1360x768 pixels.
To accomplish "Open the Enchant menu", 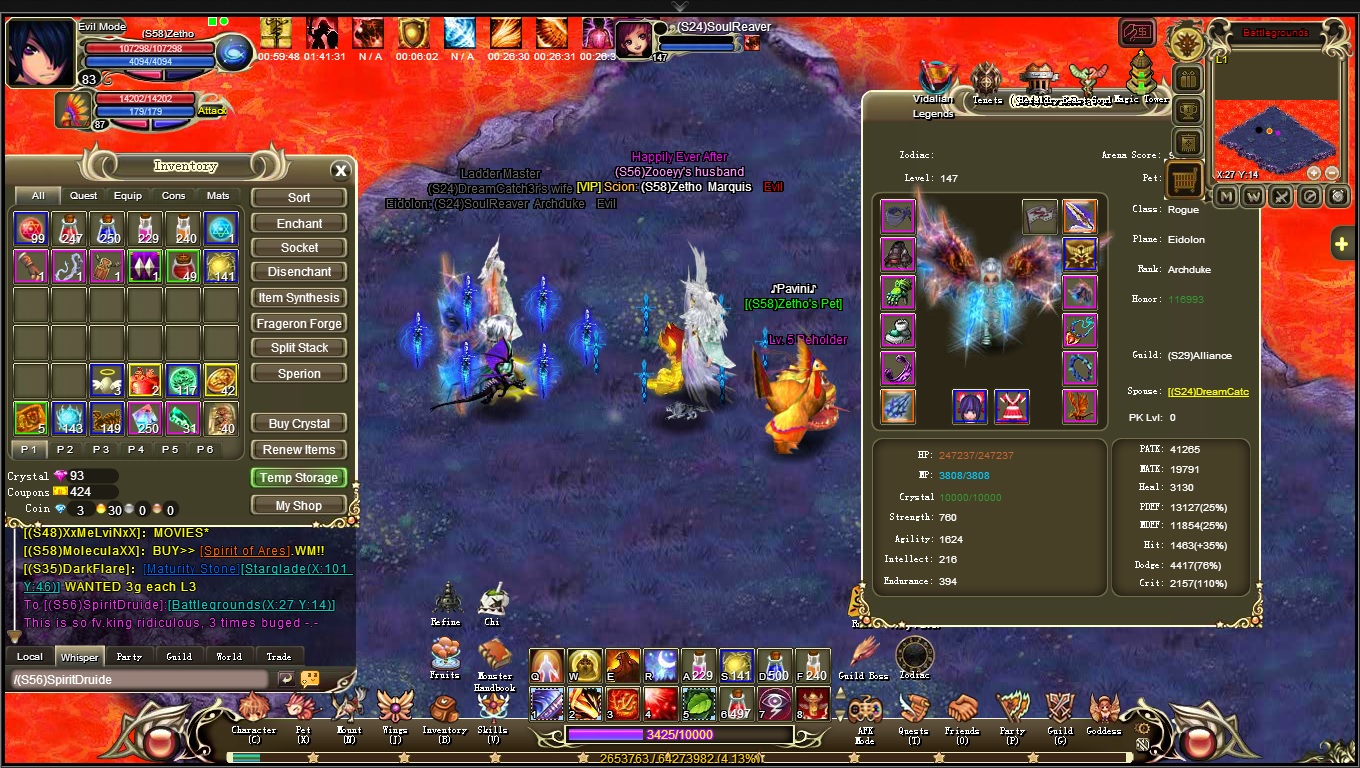I will coord(299,223).
